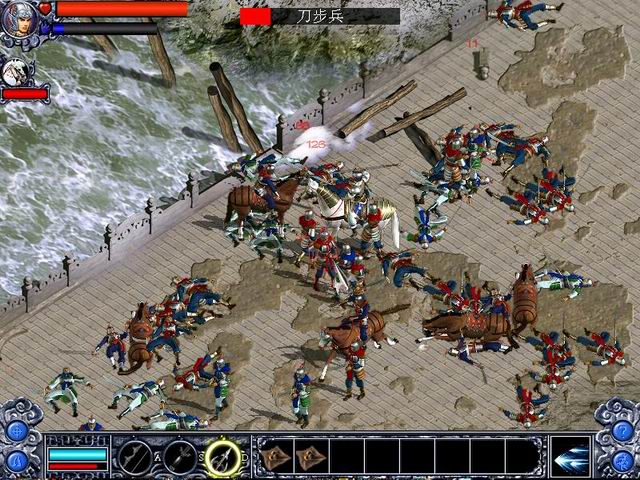640x480 pixels.
Task: Choose the weapon slot labeled A
Action: [134, 457]
